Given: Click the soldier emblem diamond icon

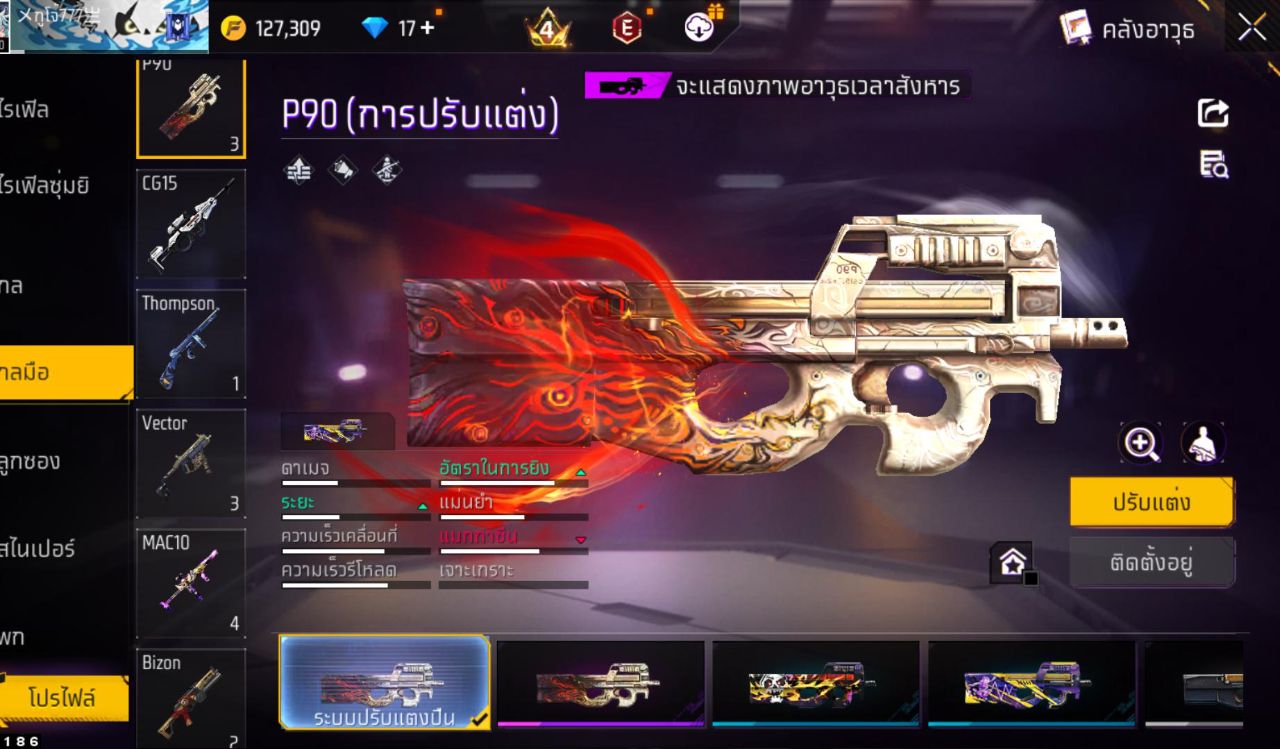Looking at the screenshot, I should tap(386, 170).
